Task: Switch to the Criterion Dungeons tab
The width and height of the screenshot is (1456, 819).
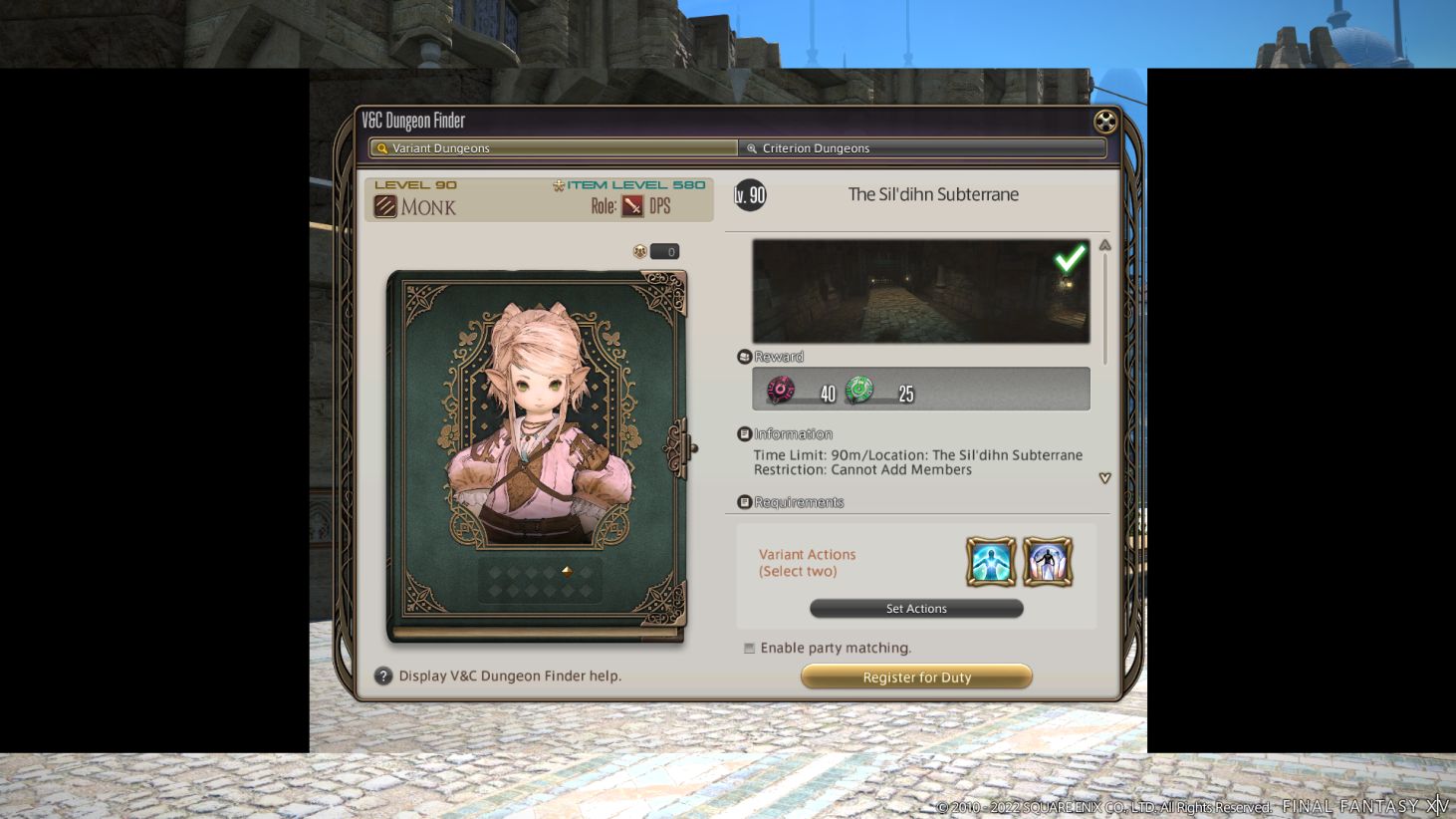Action: [x=921, y=147]
